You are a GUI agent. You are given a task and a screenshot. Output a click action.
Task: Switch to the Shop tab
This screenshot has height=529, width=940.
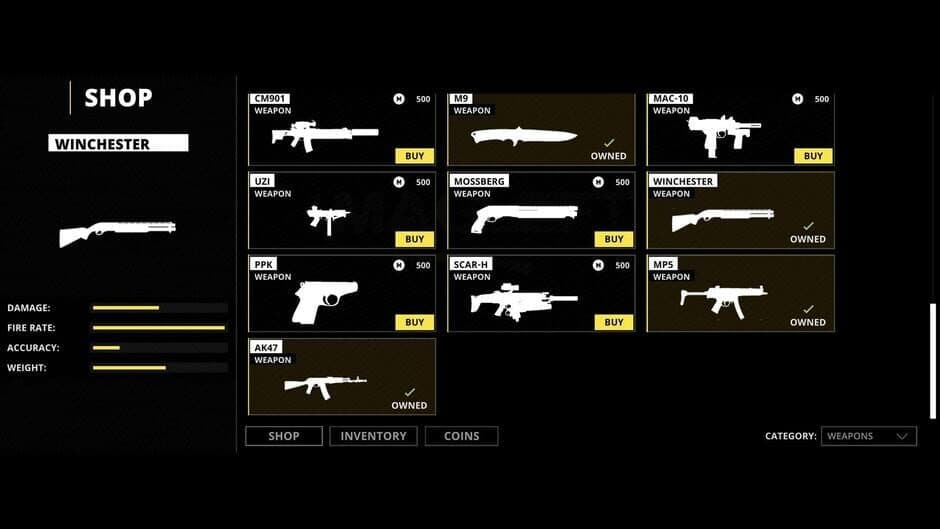click(x=284, y=436)
